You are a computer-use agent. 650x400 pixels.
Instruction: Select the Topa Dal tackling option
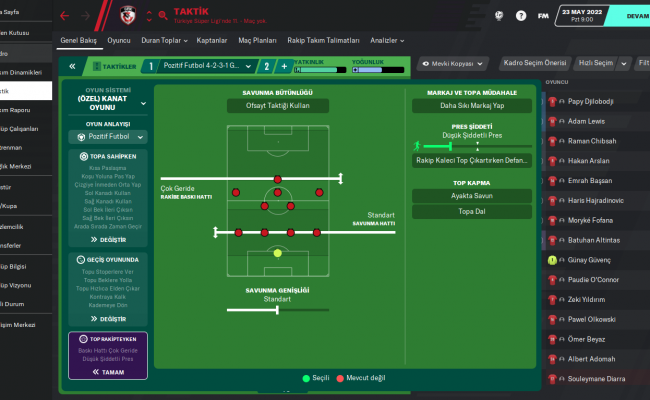coord(471,212)
